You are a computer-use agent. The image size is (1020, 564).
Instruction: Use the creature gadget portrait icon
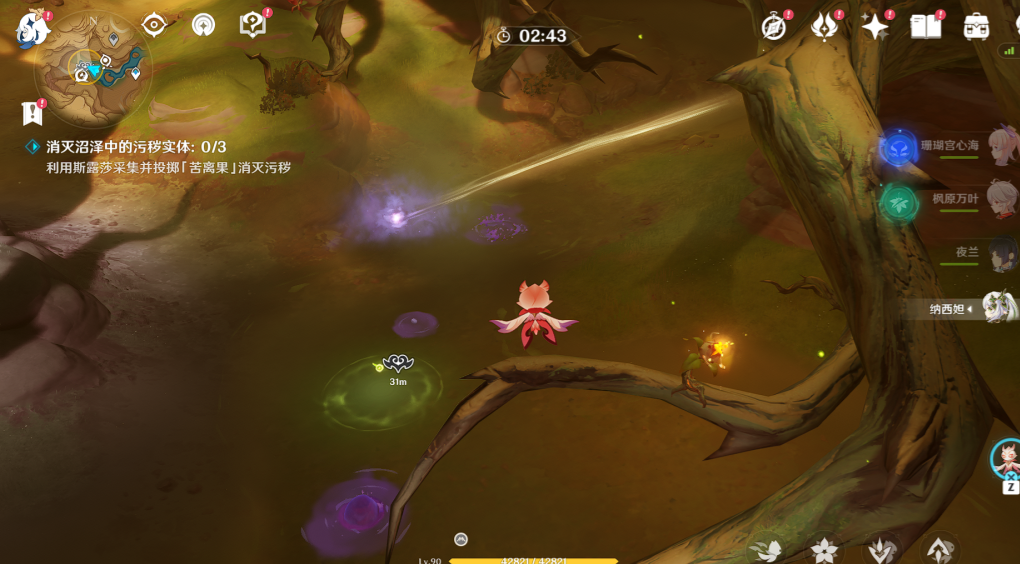coord(1007,459)
